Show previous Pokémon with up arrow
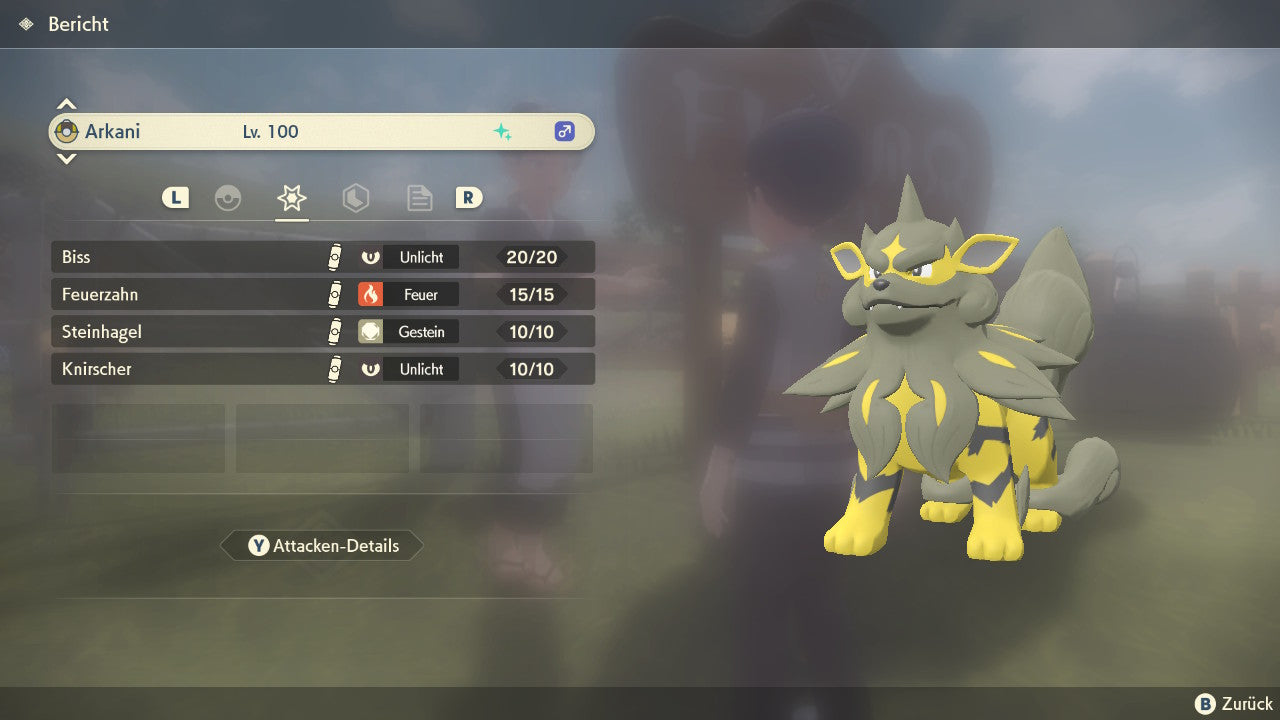1280x720 pixels. 66,104
